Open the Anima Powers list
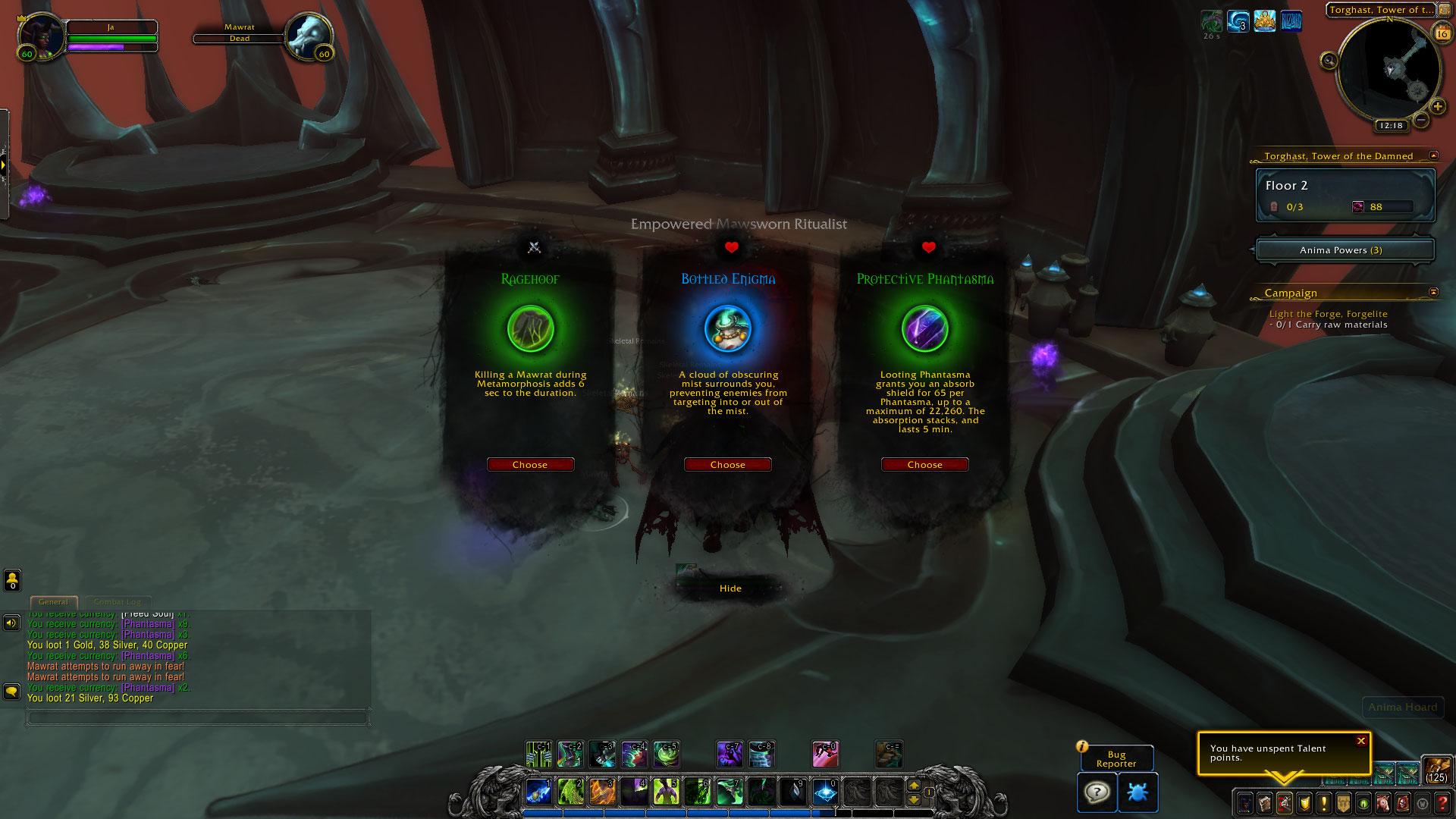Screen dimensions: 1456x819 pos(1345,250)
